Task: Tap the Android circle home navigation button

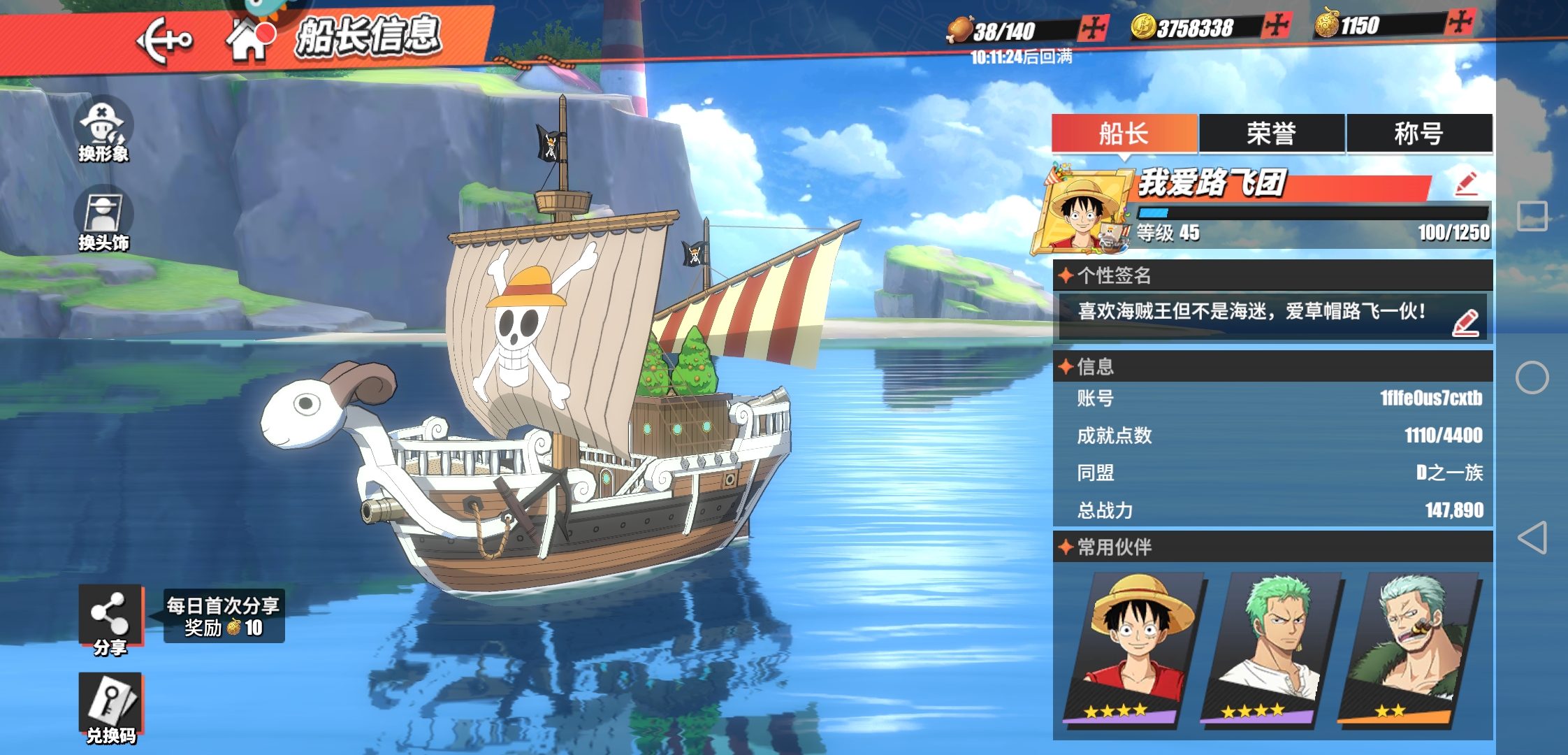Action: pyautogui.click(x=1532, y=377)
